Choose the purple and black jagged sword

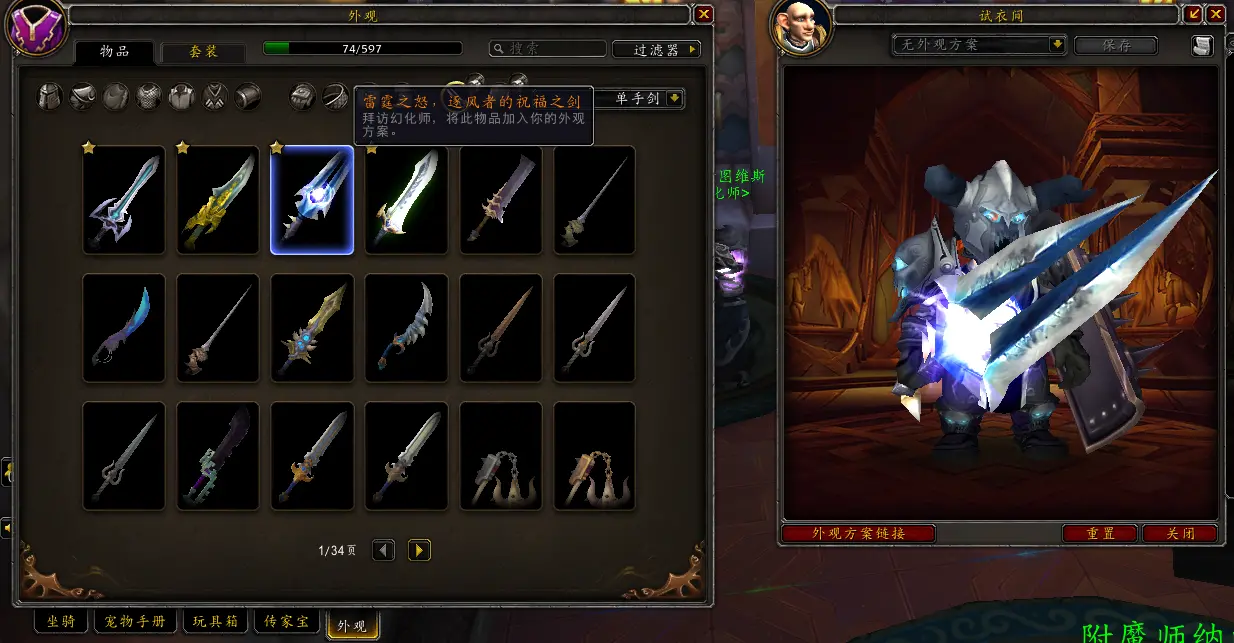[x=218, y=456]
